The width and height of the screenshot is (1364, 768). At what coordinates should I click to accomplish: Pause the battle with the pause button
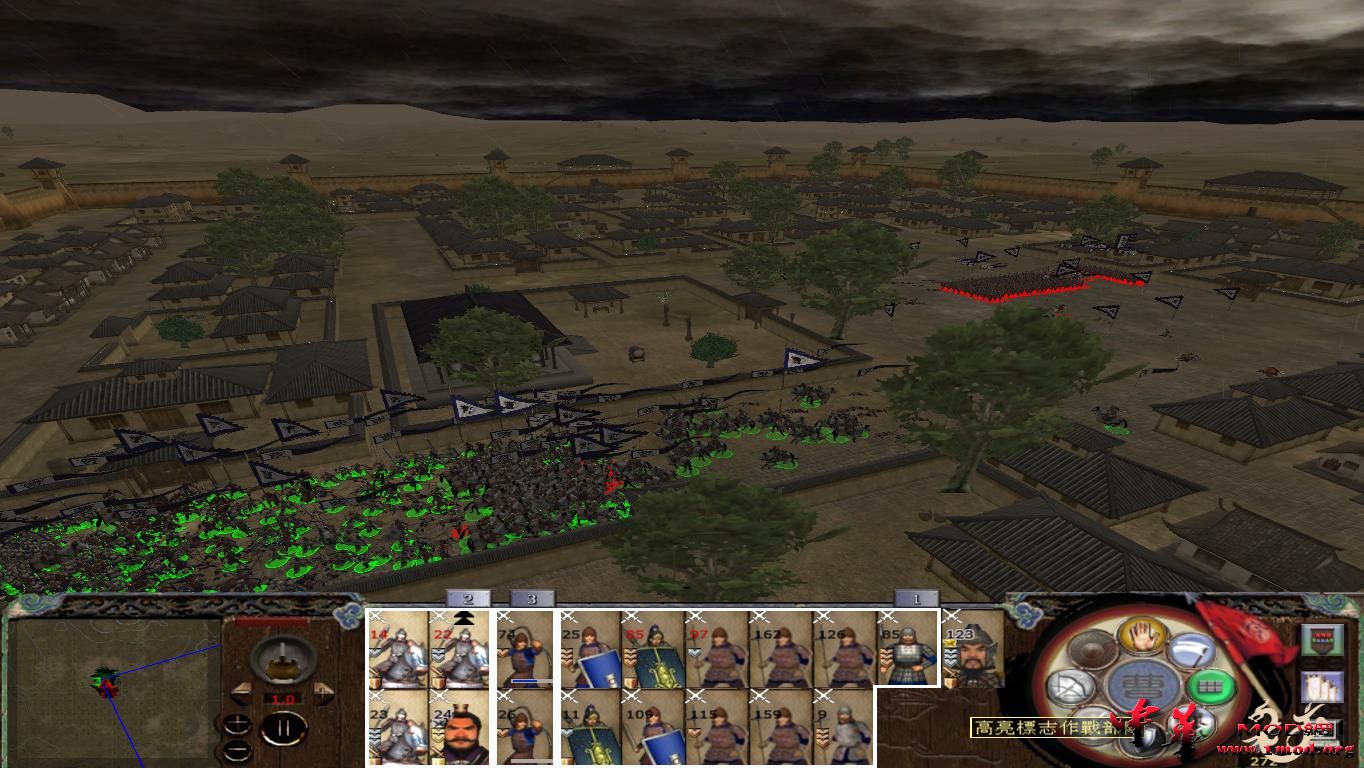click(284, 727)
